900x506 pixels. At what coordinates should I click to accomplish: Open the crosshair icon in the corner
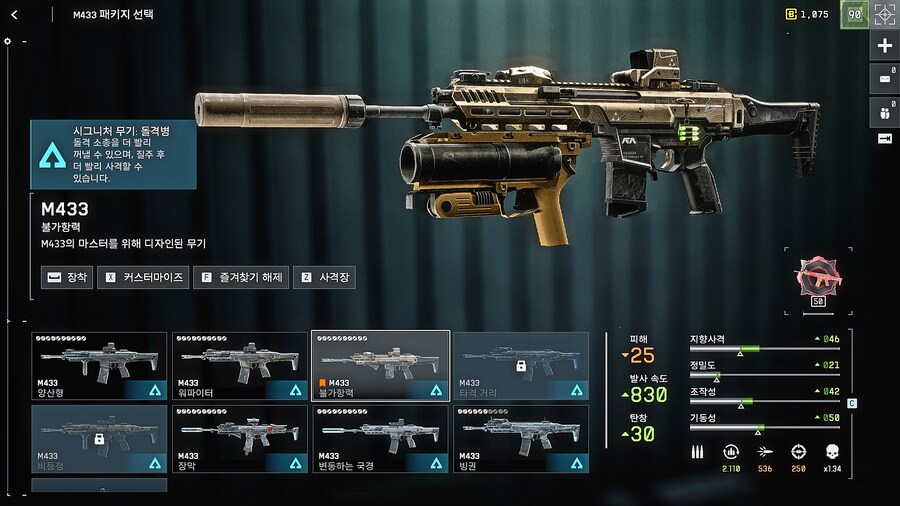pyautogui.click(x=884, y=14)
